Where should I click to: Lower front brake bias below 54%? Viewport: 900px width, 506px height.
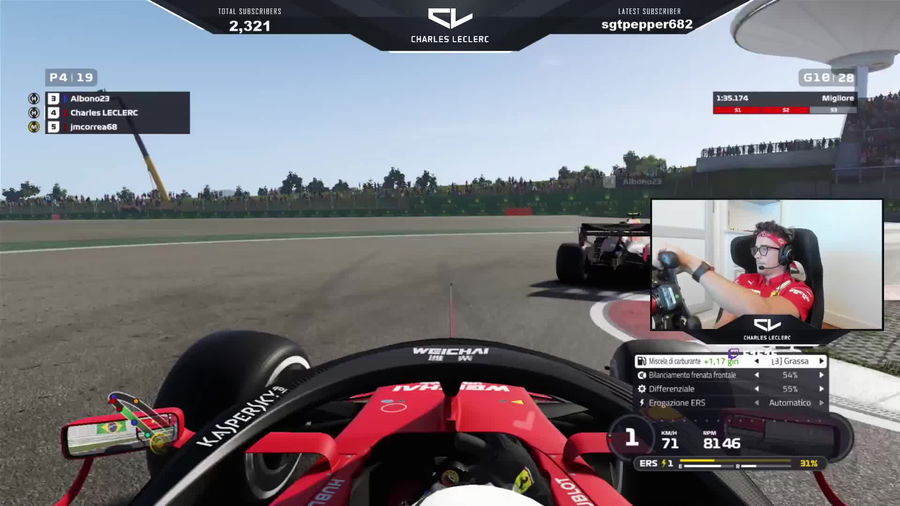tap(757, 375)
